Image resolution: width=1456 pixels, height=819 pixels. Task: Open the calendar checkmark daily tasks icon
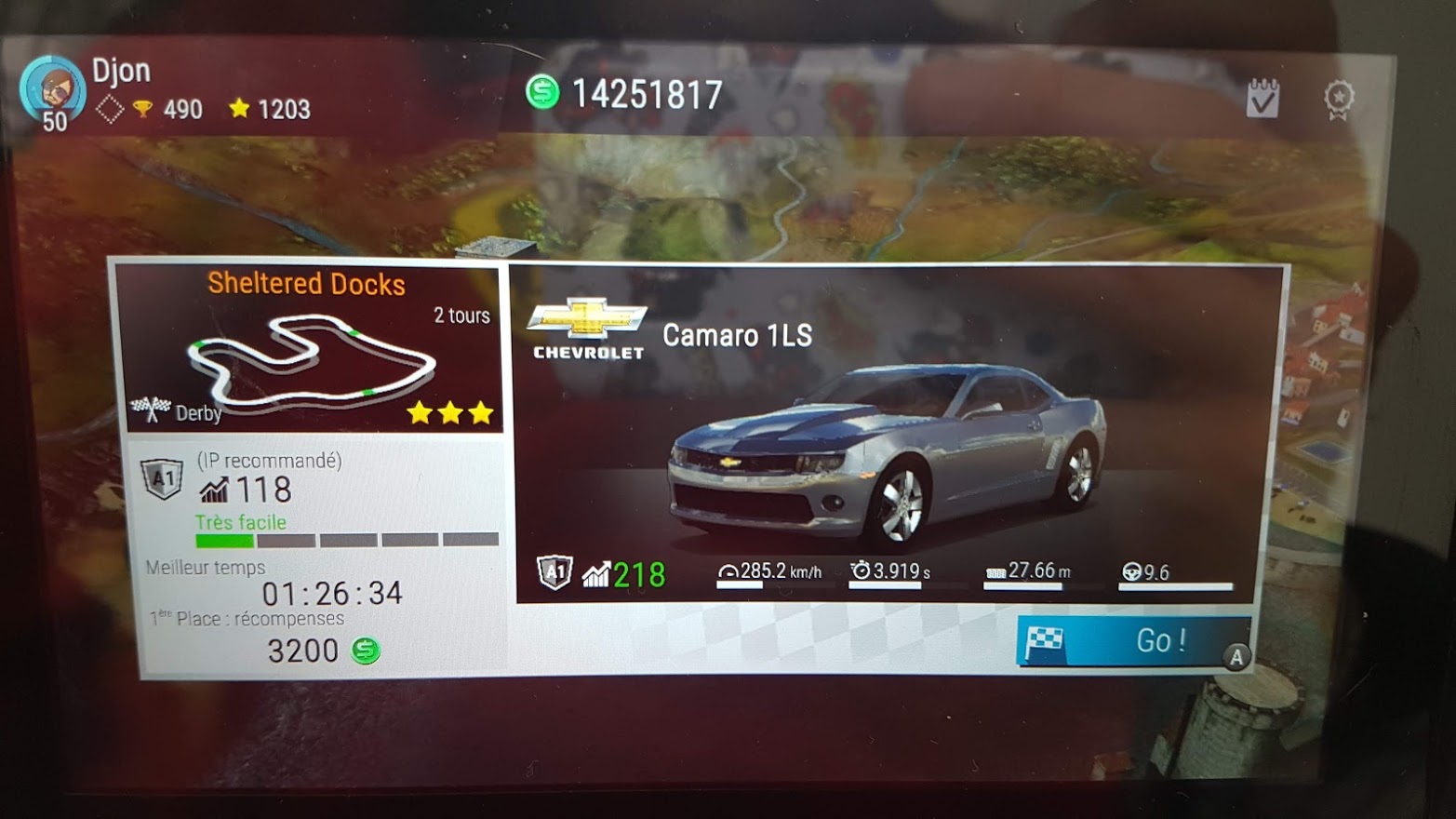click(1262, 98)
